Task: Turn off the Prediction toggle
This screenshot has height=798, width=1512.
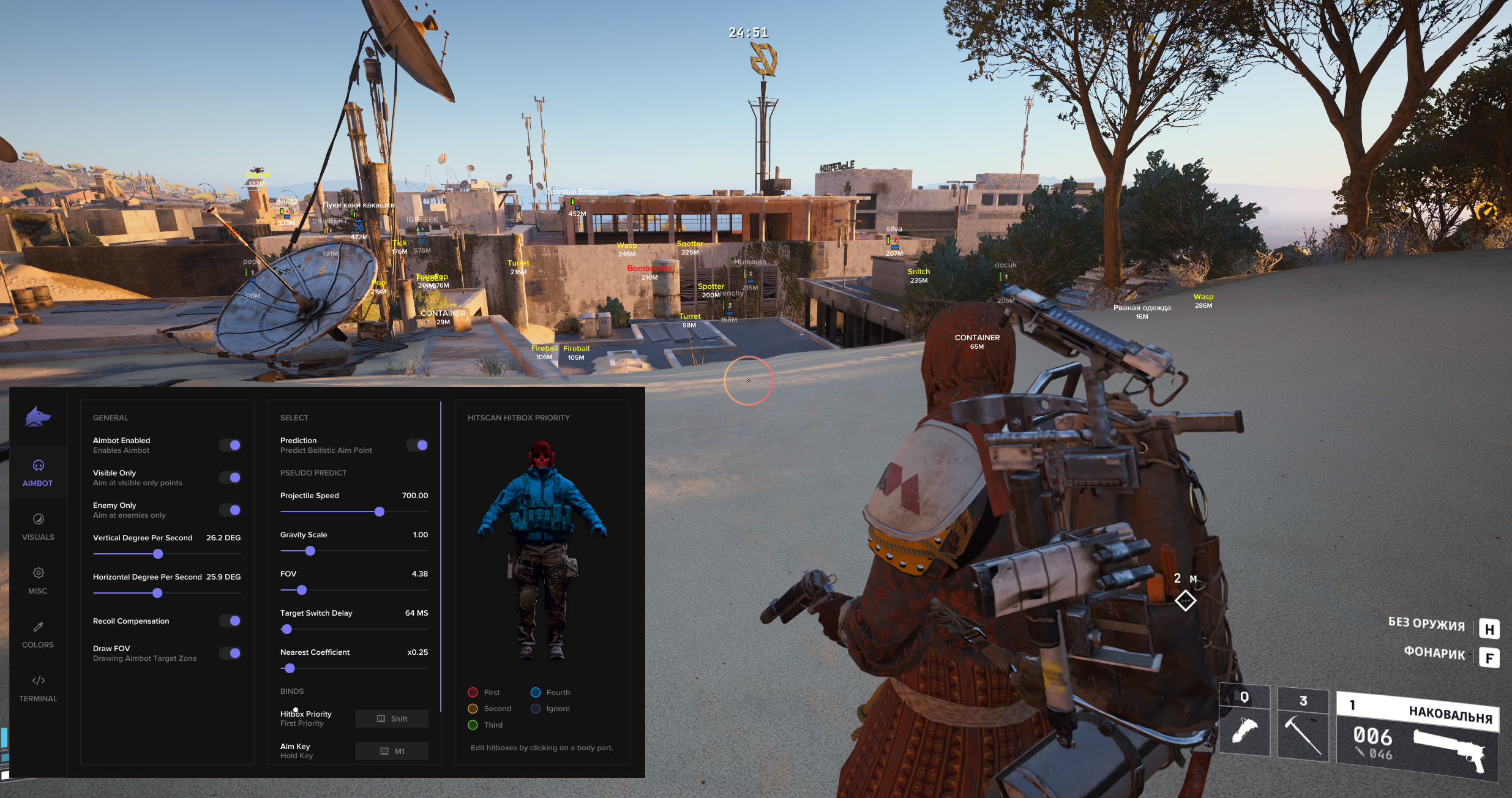Action: pos(417,445)
